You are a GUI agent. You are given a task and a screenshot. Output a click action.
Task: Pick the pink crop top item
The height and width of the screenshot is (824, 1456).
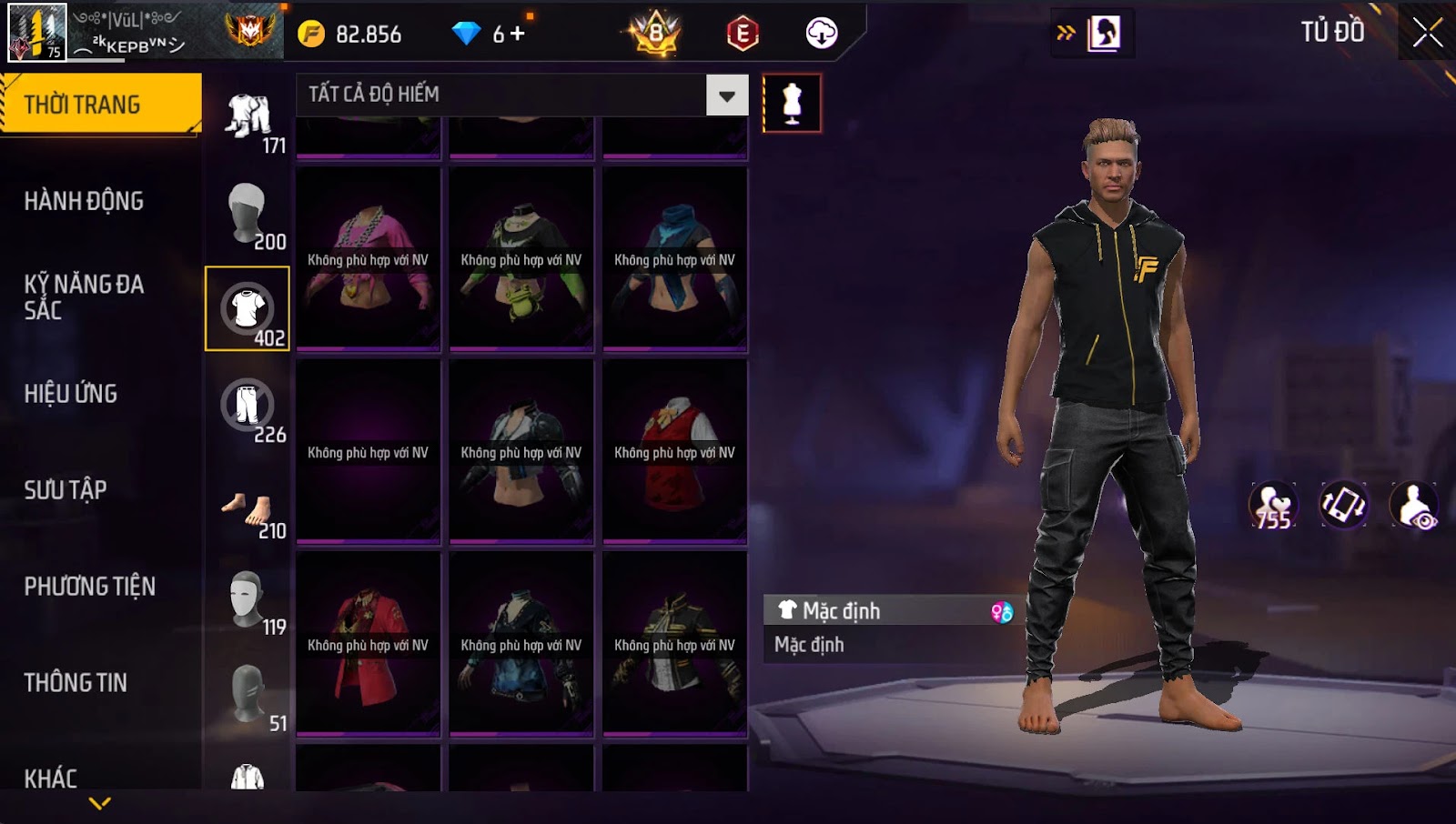point(368,259)
